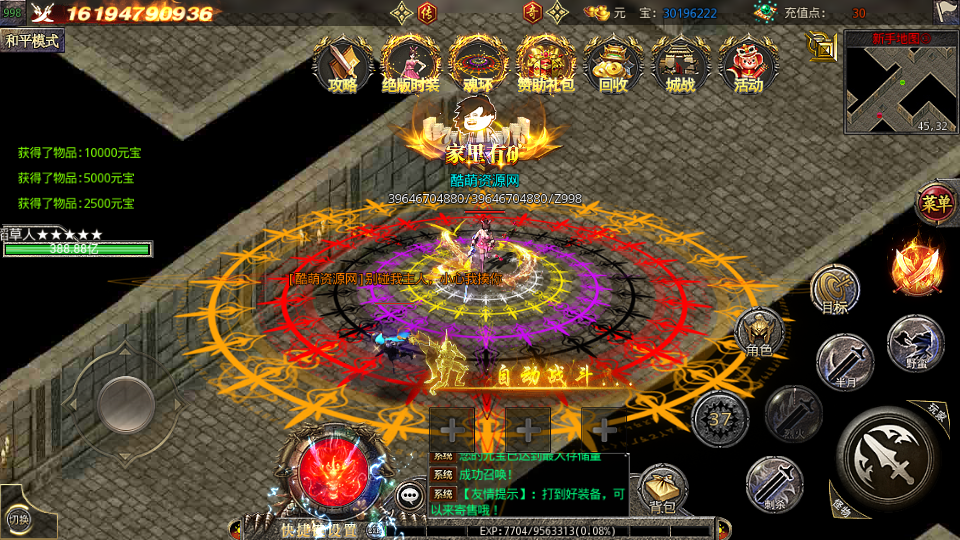
Task: Open the 绝版时装 fashion shop
Action: (x=411, y=63)
